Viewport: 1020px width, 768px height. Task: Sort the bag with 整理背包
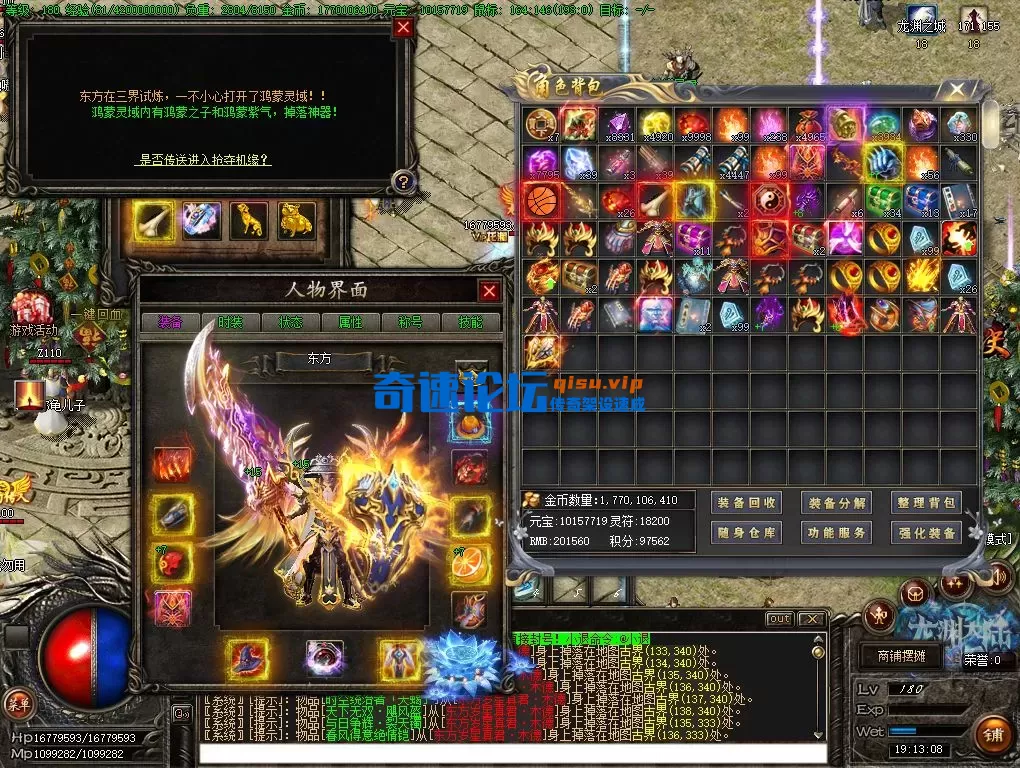(927, 503)
